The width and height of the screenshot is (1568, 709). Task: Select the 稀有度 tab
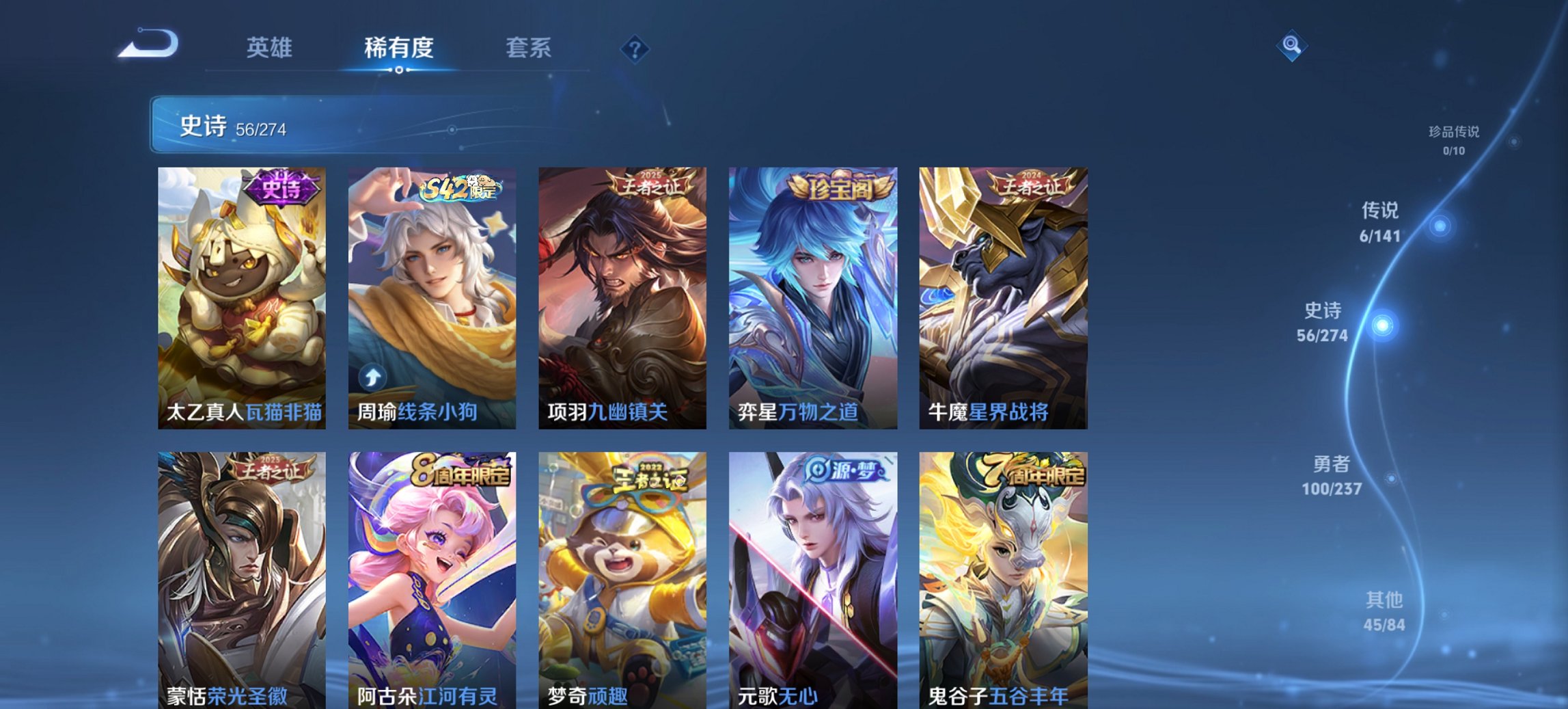pyautogui.click(x=398, y=49)
